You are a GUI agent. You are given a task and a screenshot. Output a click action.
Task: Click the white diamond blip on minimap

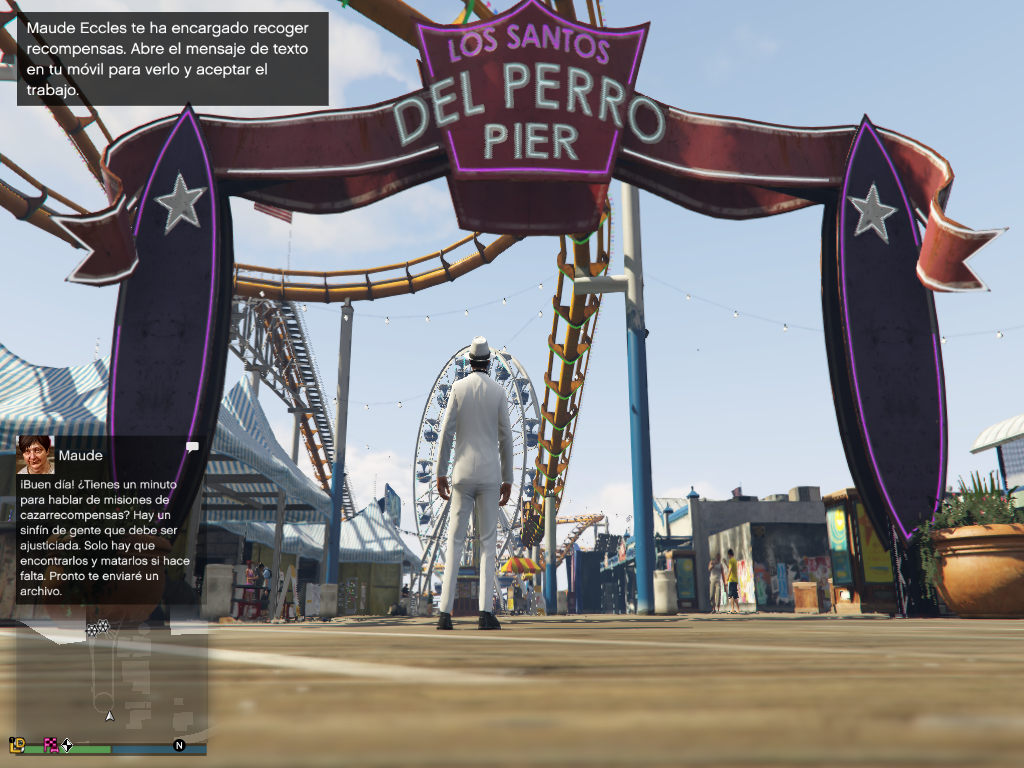click(x=67, y=744)
